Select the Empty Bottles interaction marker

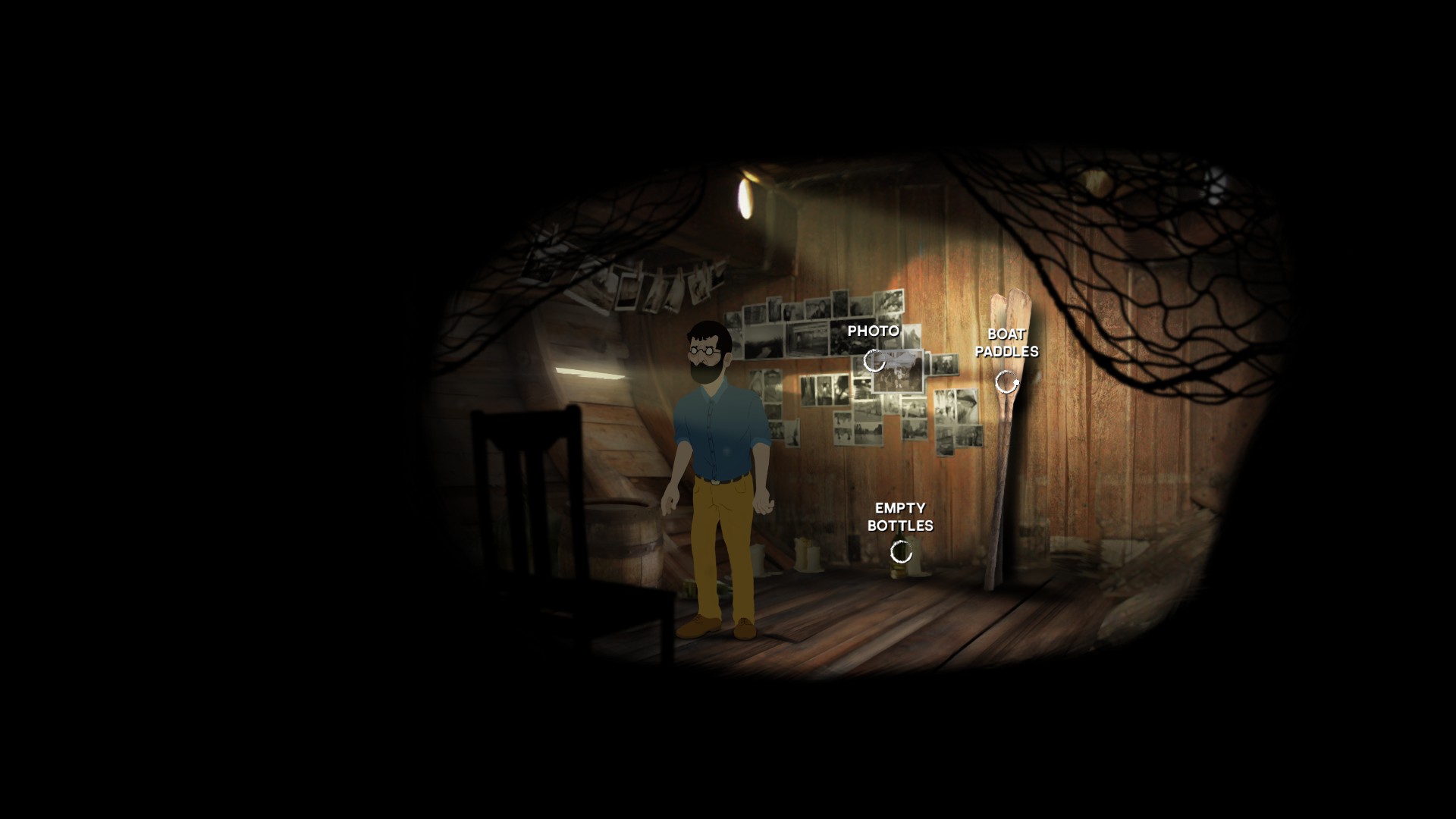[x=901, y=553]
